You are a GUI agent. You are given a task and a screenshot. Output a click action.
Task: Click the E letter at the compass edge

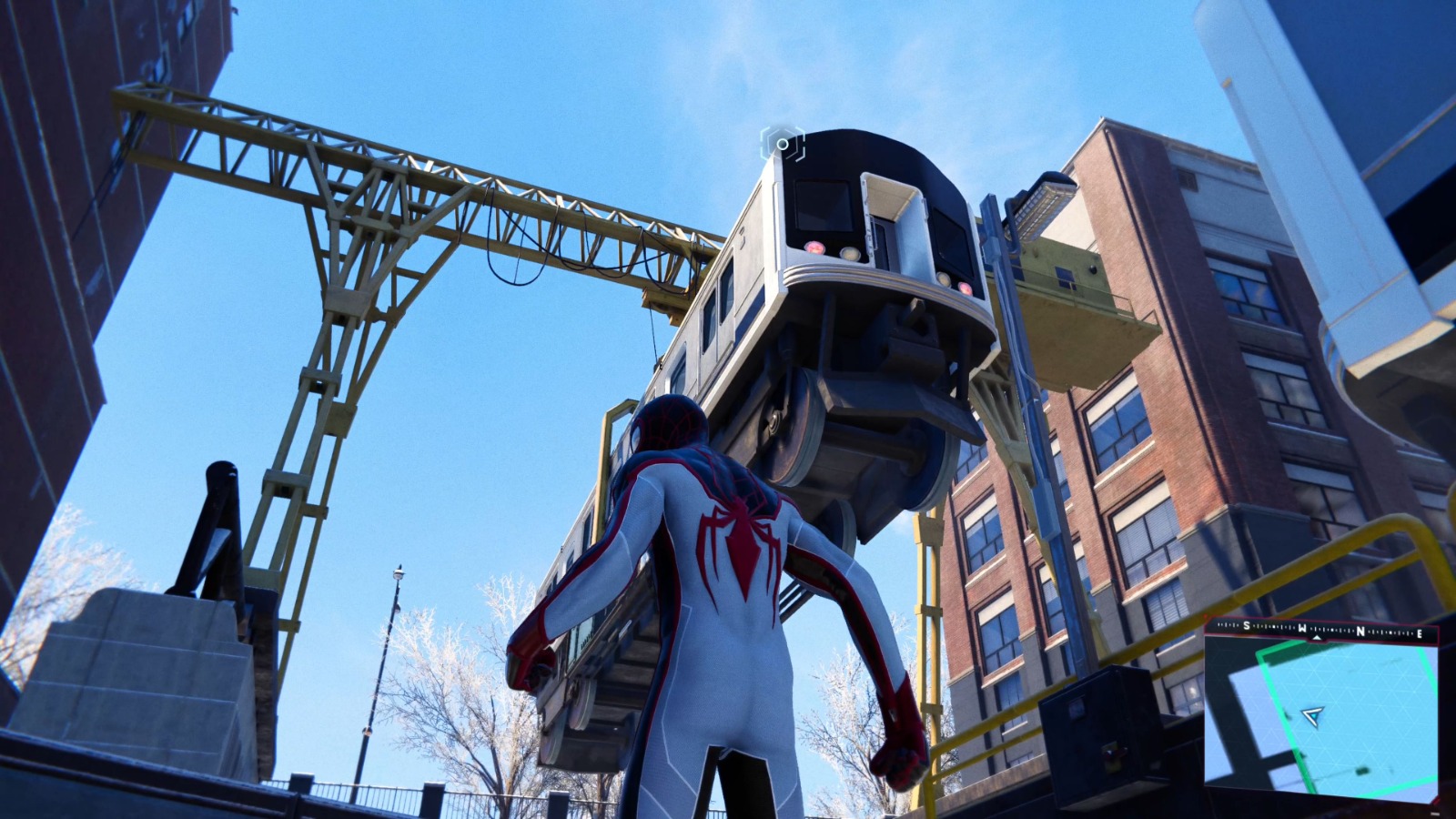click(1420, 634)
